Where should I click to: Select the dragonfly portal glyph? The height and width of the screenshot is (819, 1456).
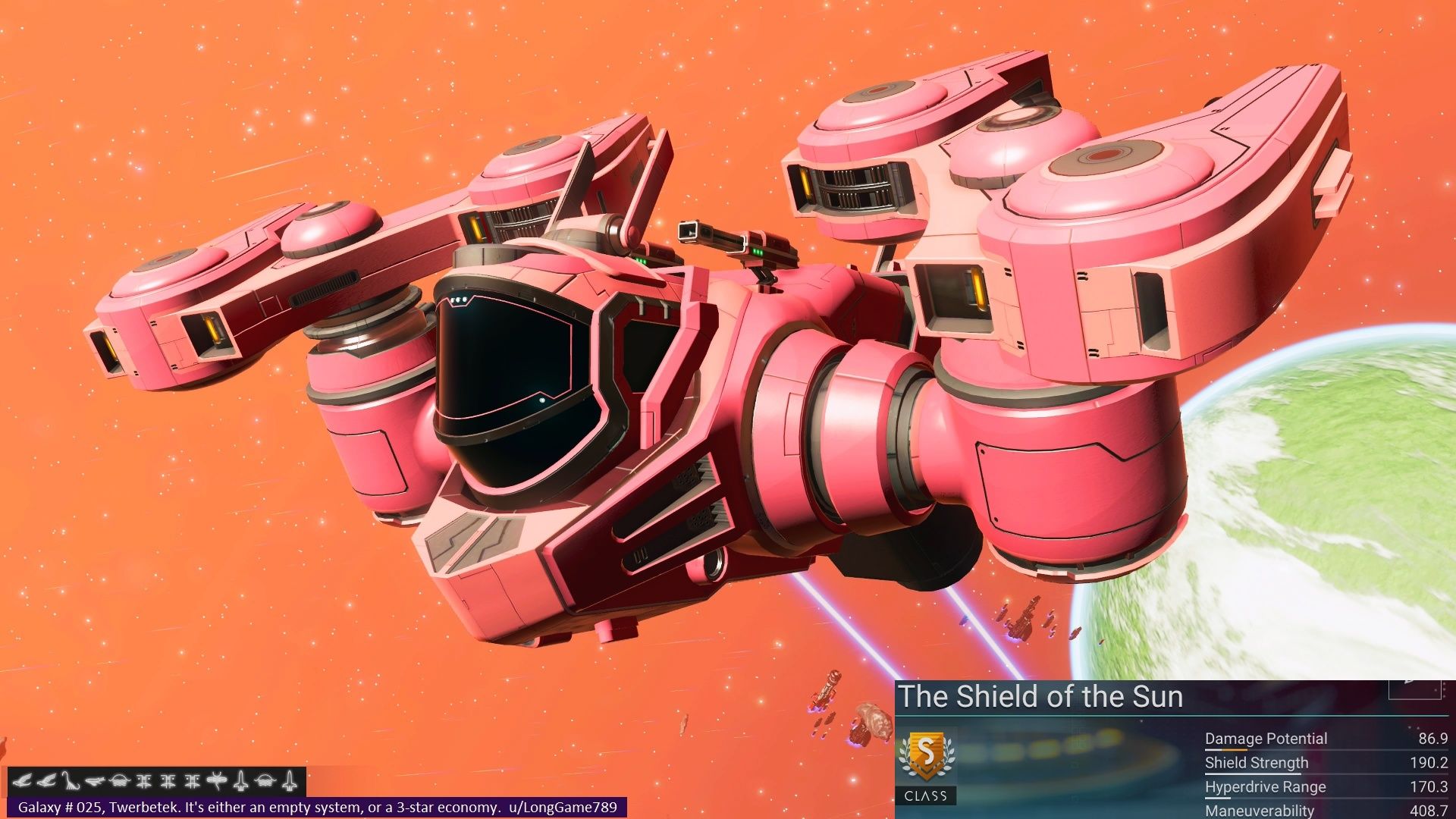(x=217, y=780)
